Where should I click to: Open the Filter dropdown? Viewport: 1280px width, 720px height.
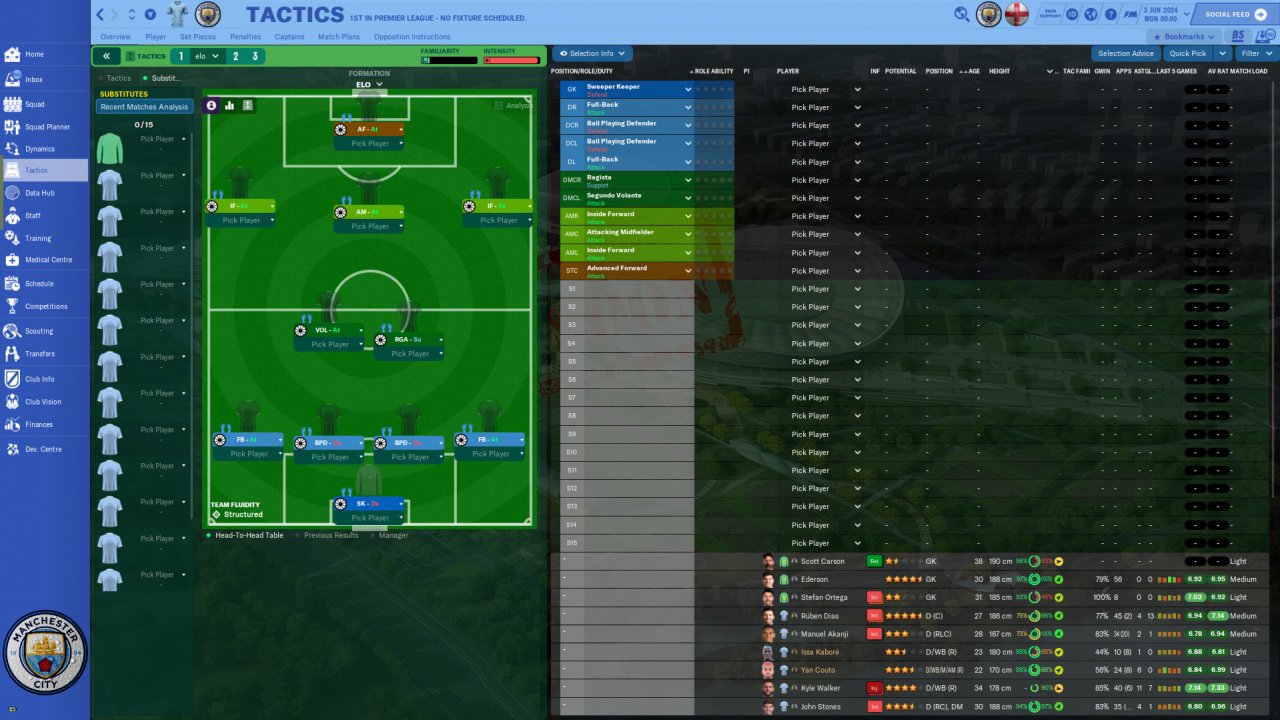coord(1254,54)
